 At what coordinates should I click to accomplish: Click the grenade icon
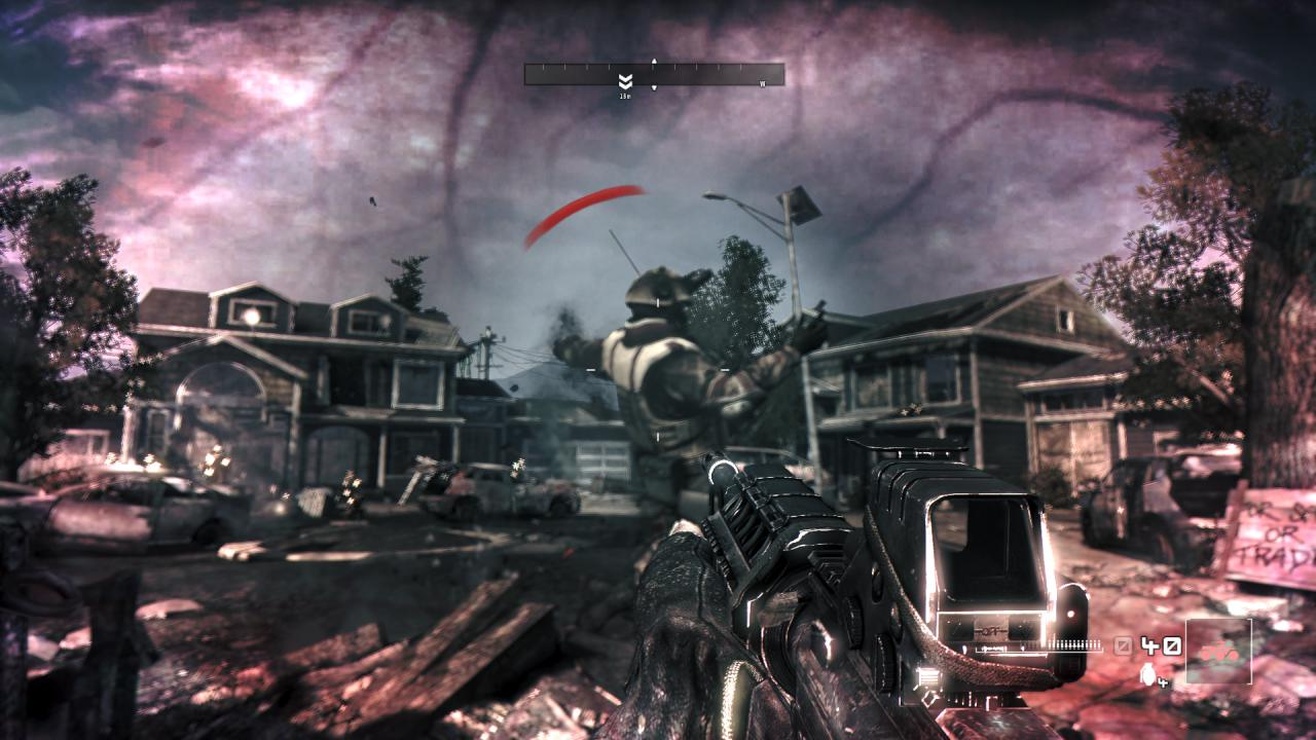(x=1147, y=676)
